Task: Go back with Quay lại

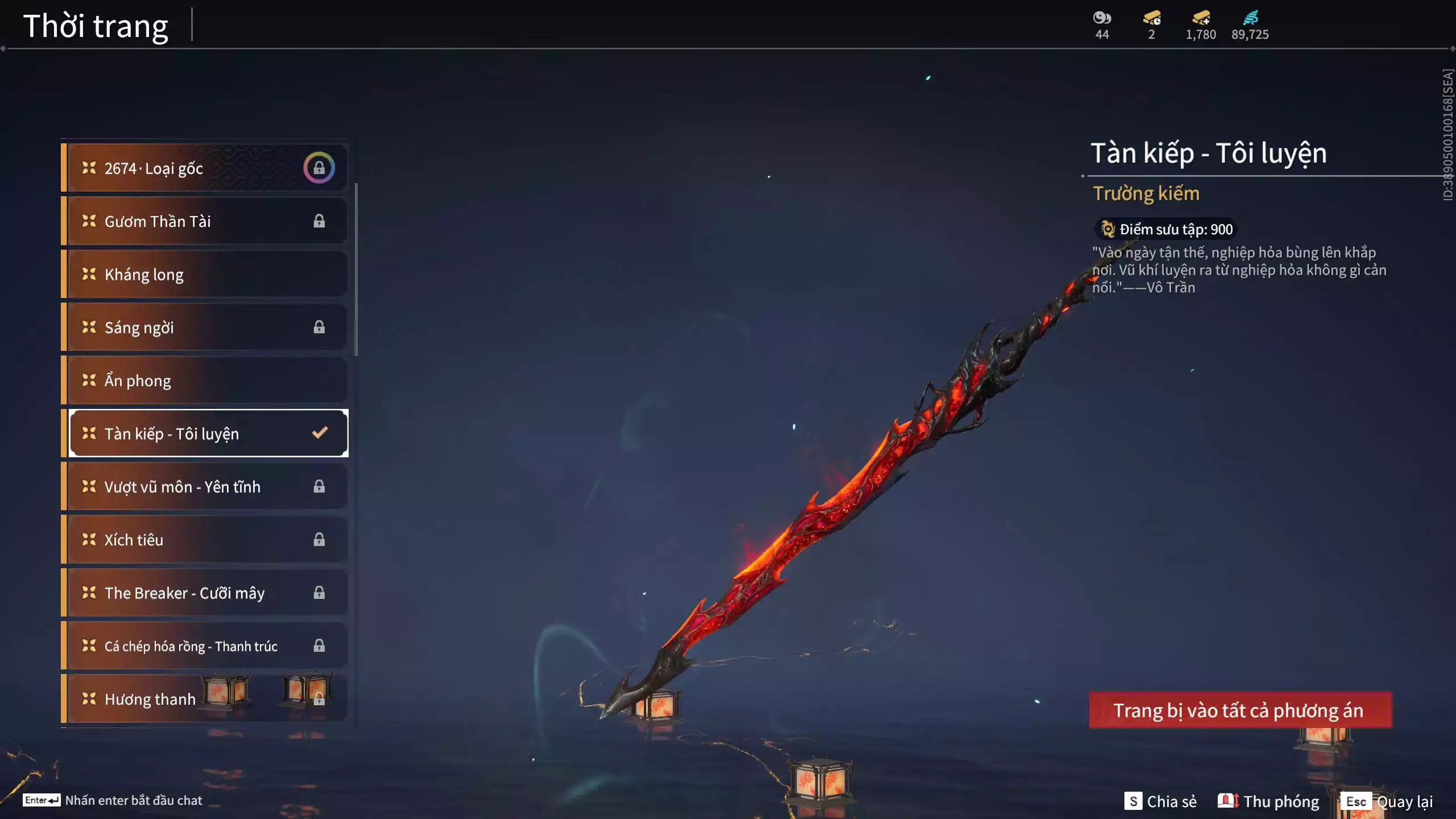Action: [x=1387, y=801]
